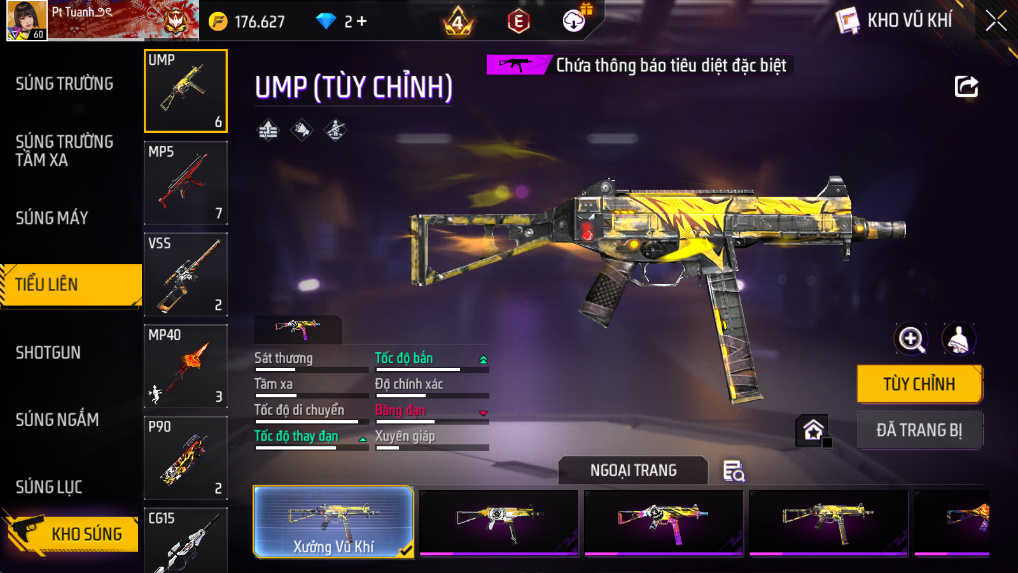Select the P90 weapon thumbnail
The width and height of the screenshot is (1018, 573).
186,458
